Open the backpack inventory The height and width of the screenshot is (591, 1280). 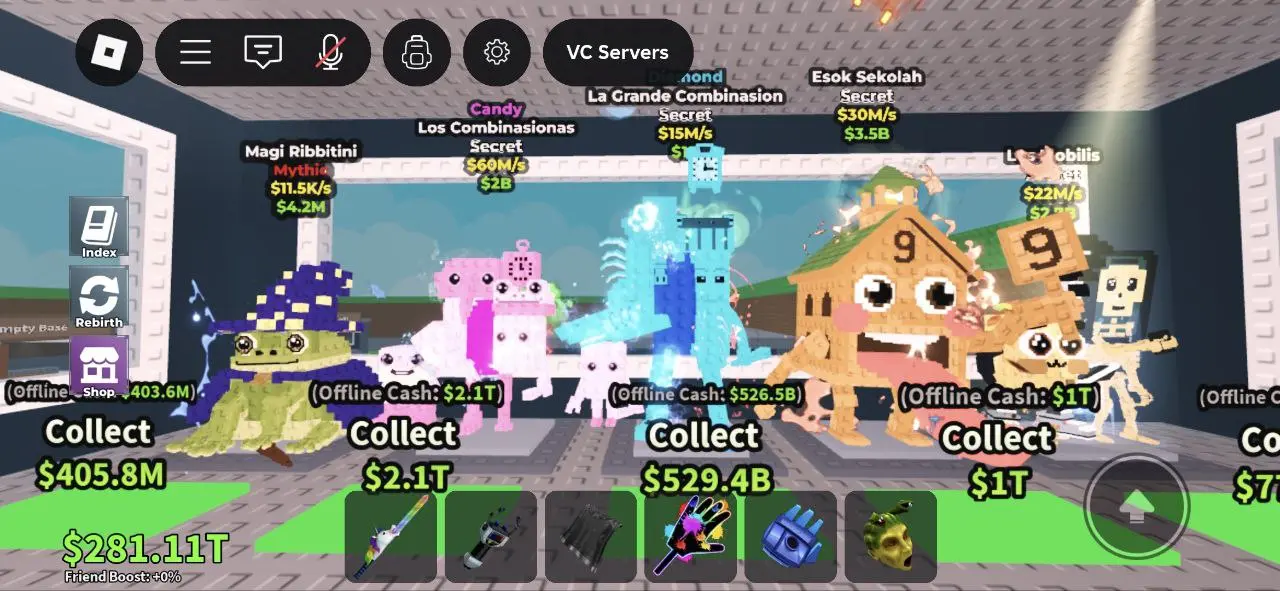tap(415, 52)
